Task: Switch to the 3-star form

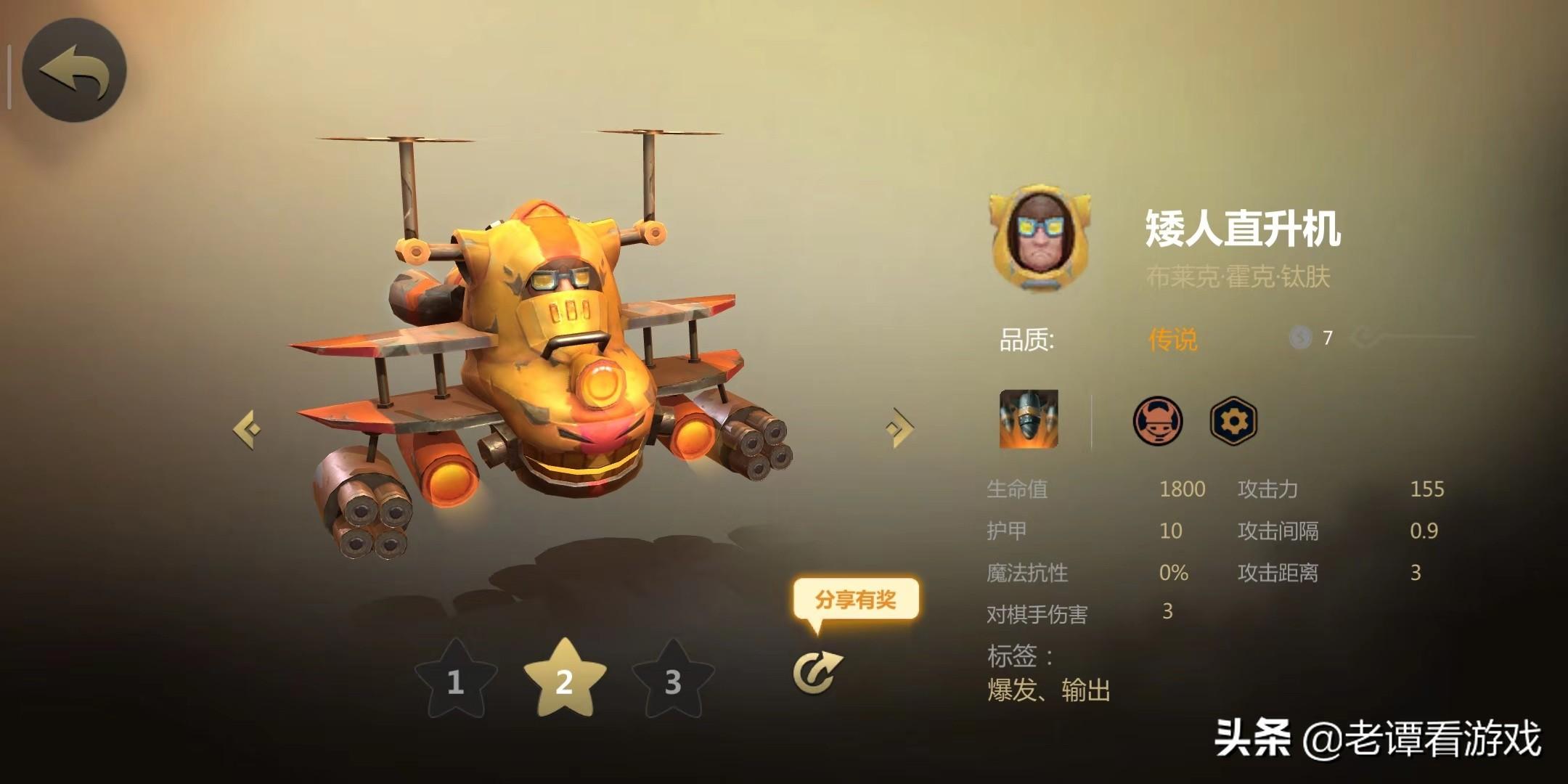Action: coord(671,682)
